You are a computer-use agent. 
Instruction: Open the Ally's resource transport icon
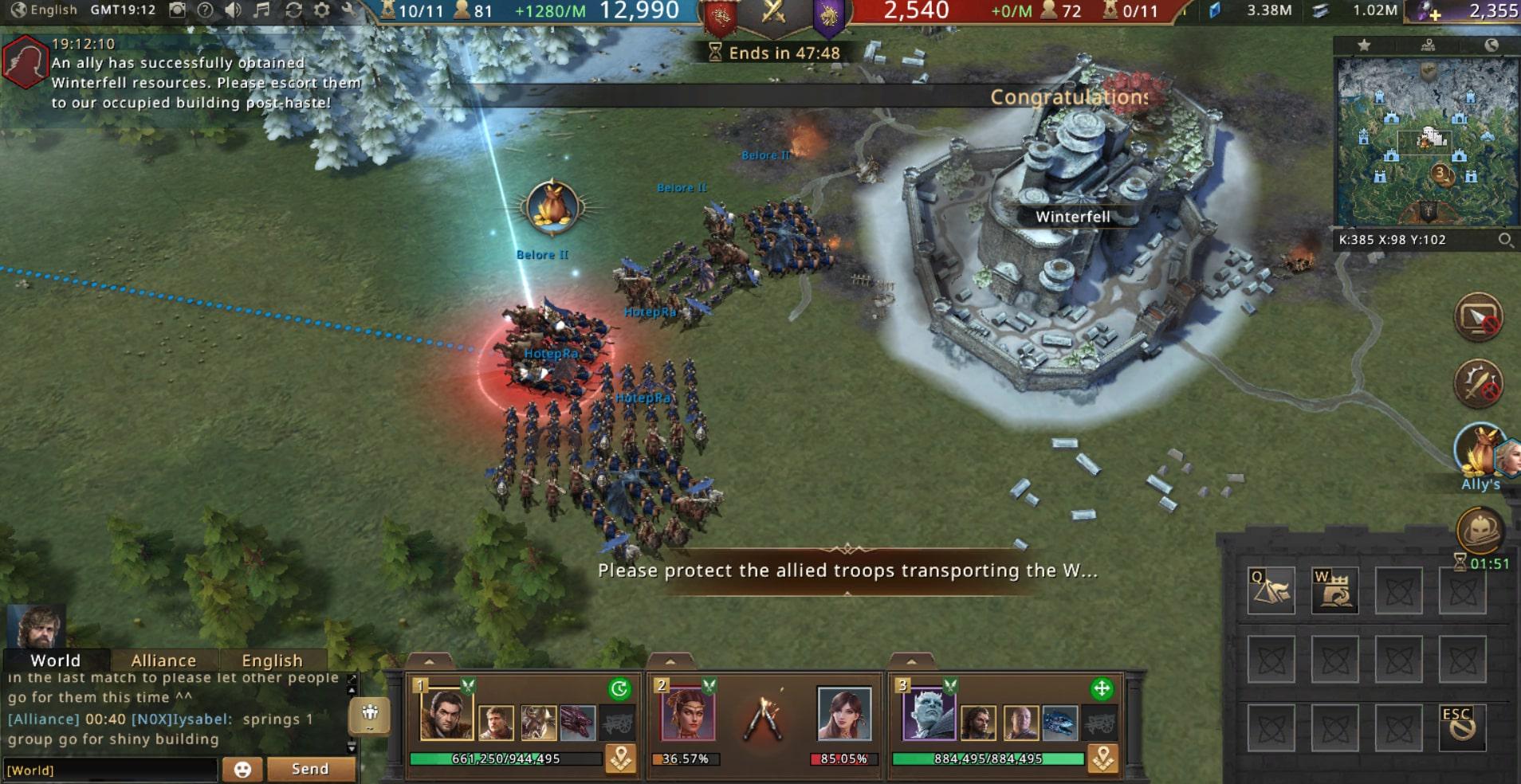1479,452
